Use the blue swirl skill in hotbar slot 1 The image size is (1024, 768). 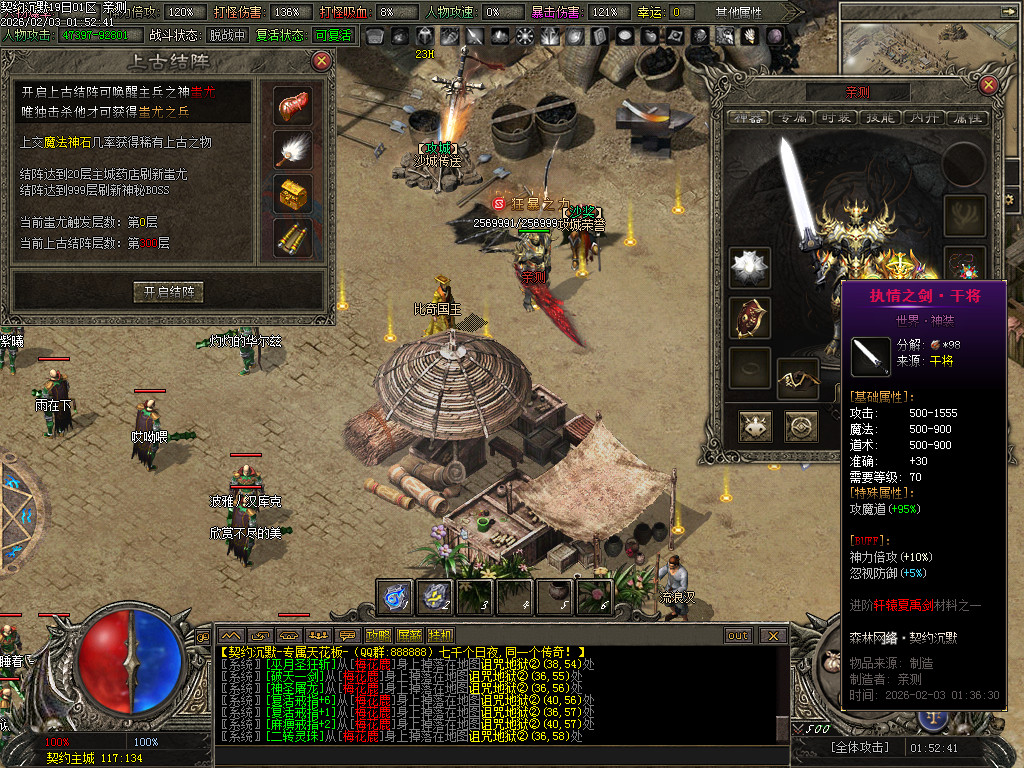point(394,597)
